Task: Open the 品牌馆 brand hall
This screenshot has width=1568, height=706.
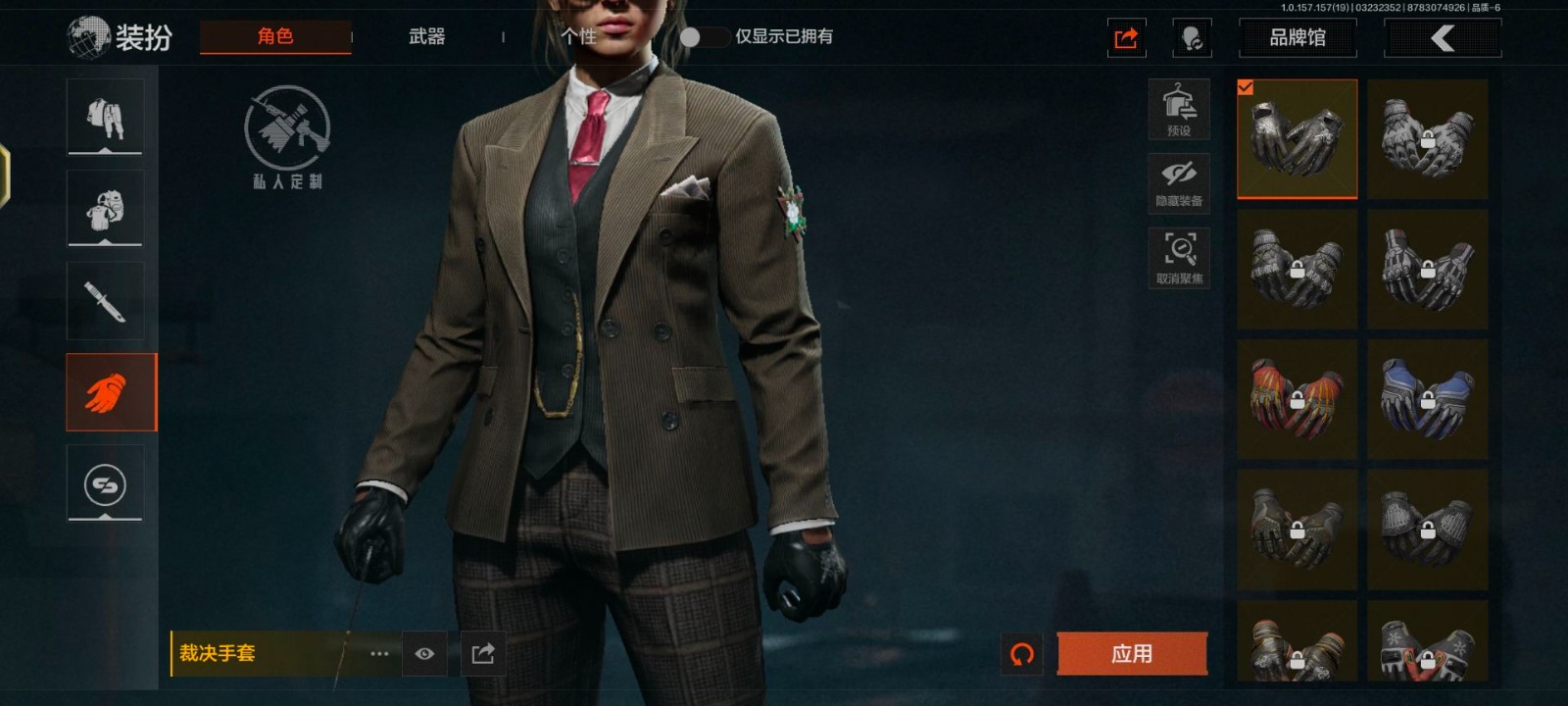Action: [x=1298, y=38]
